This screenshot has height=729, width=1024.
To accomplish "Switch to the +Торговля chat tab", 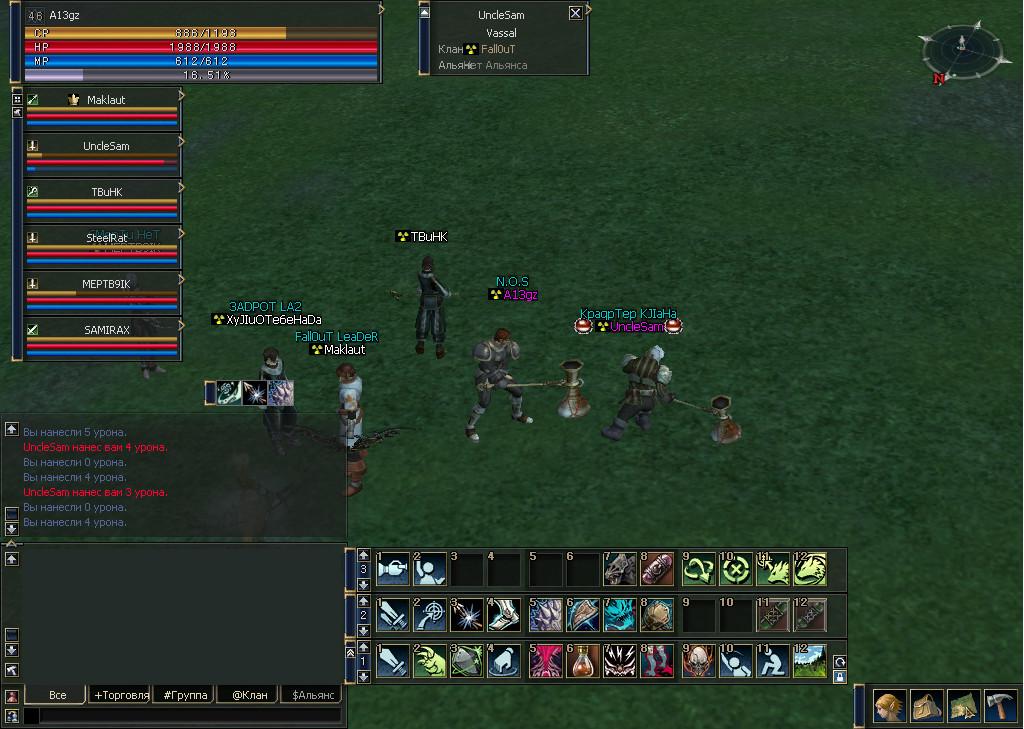I will (x=120, y=695).
